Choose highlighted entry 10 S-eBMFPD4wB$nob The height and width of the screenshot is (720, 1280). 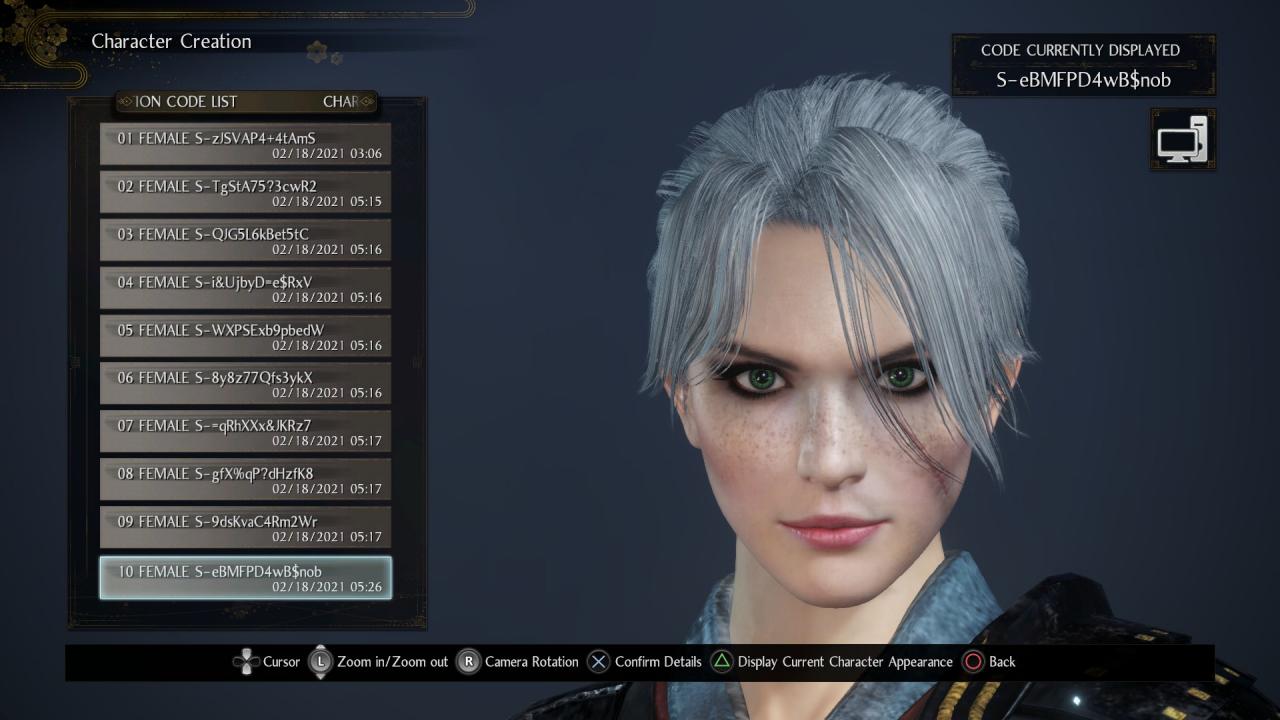[x=245, y=578]
